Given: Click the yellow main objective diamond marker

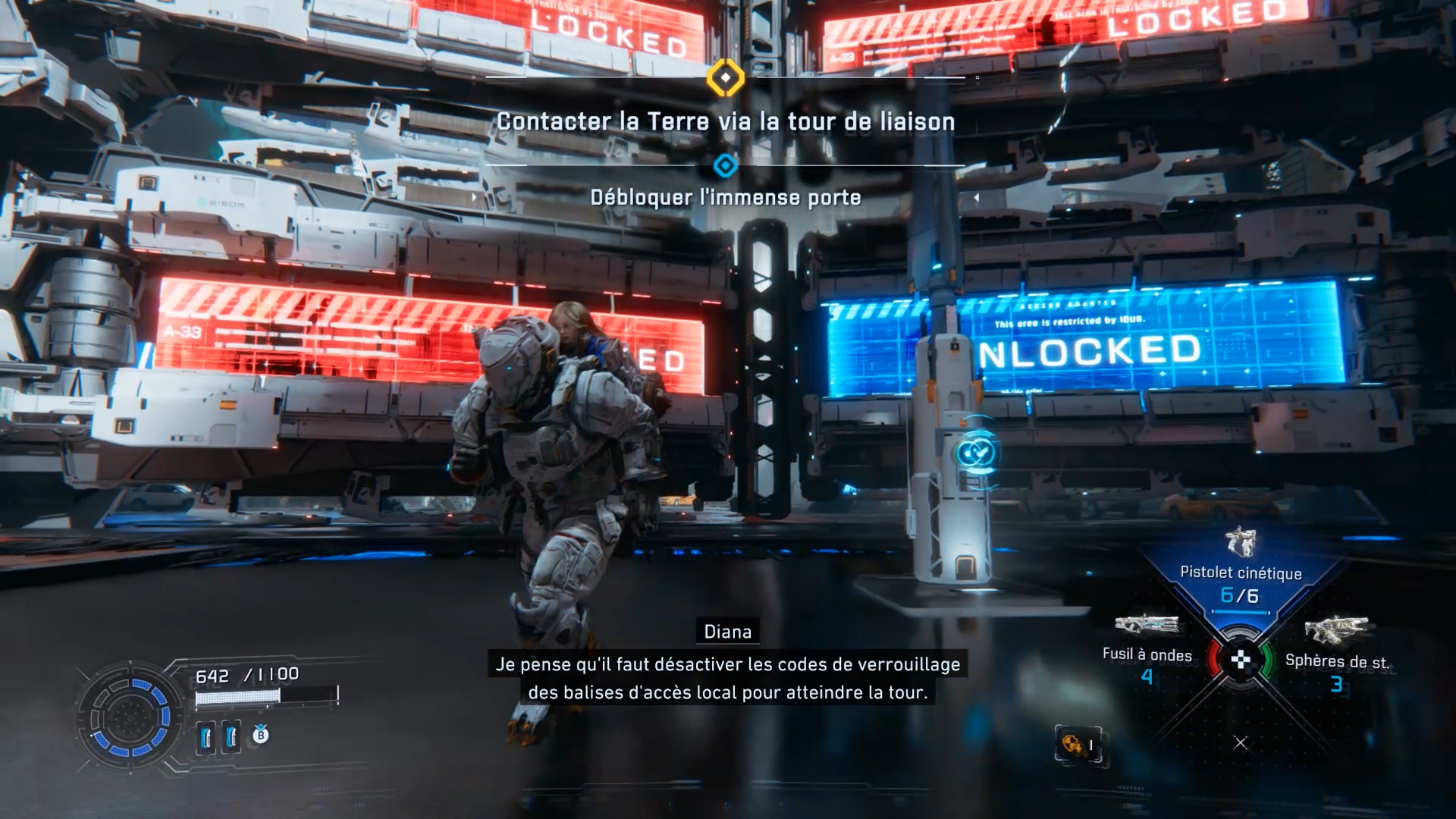Looking at the screenshot, I should point(726,77).
